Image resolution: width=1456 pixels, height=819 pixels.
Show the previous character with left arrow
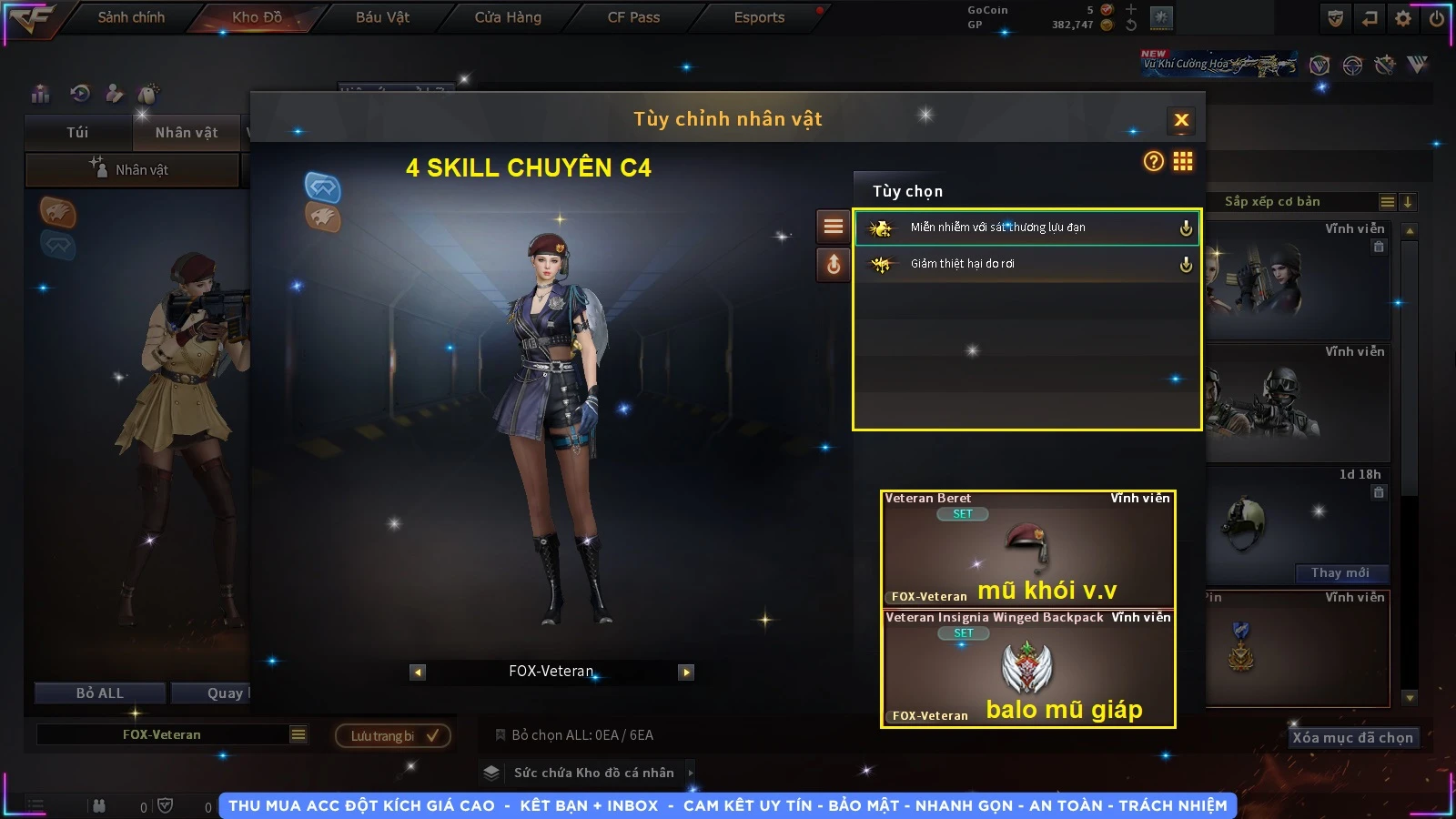(x=418, y=672)
